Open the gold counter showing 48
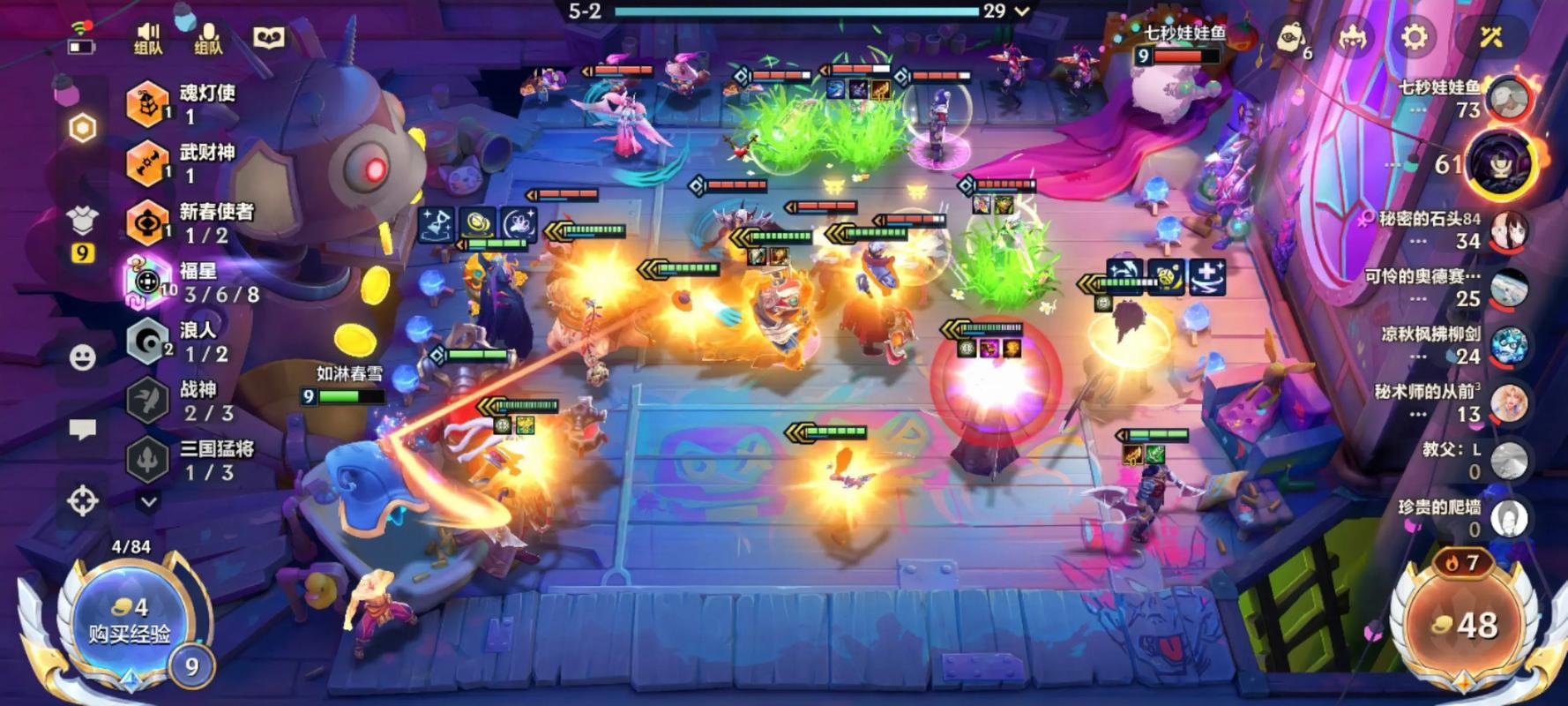 (x=1466, y=625)
